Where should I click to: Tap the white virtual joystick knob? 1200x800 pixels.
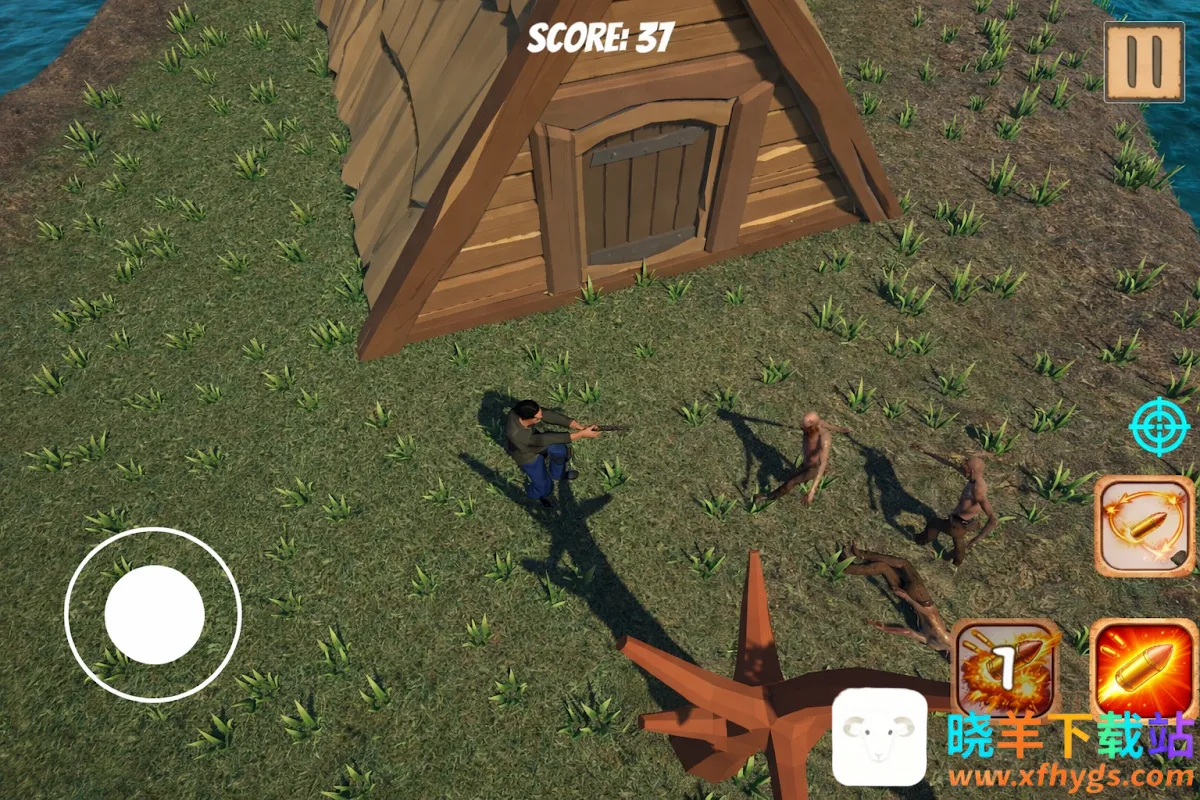[x=154, y=614]
